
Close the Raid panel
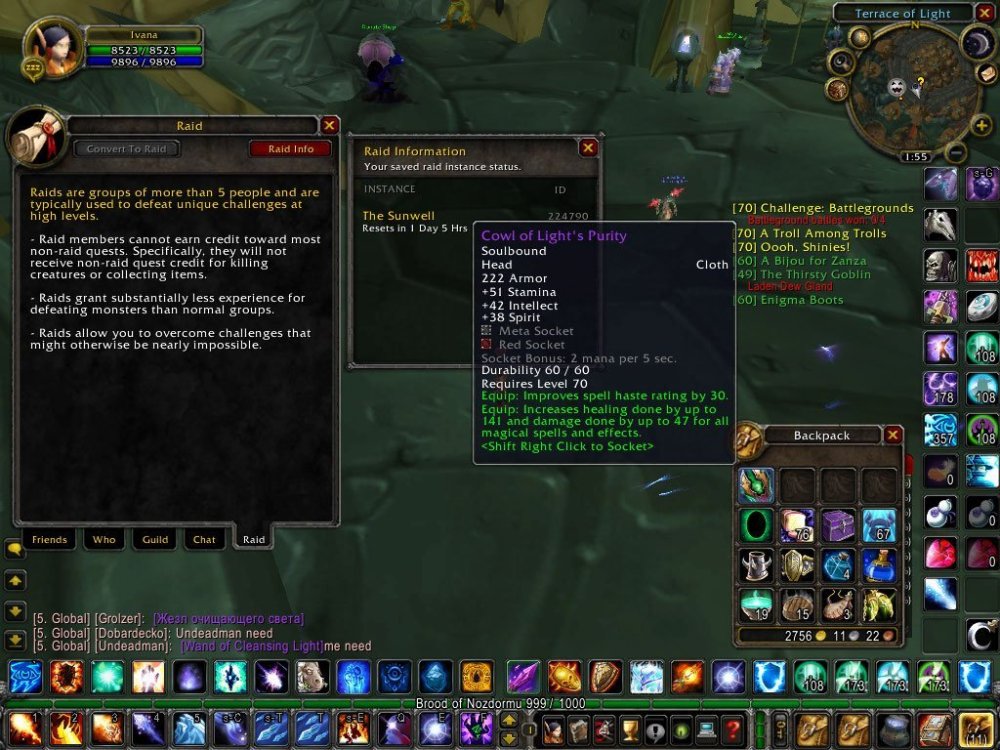coord(329,125)
